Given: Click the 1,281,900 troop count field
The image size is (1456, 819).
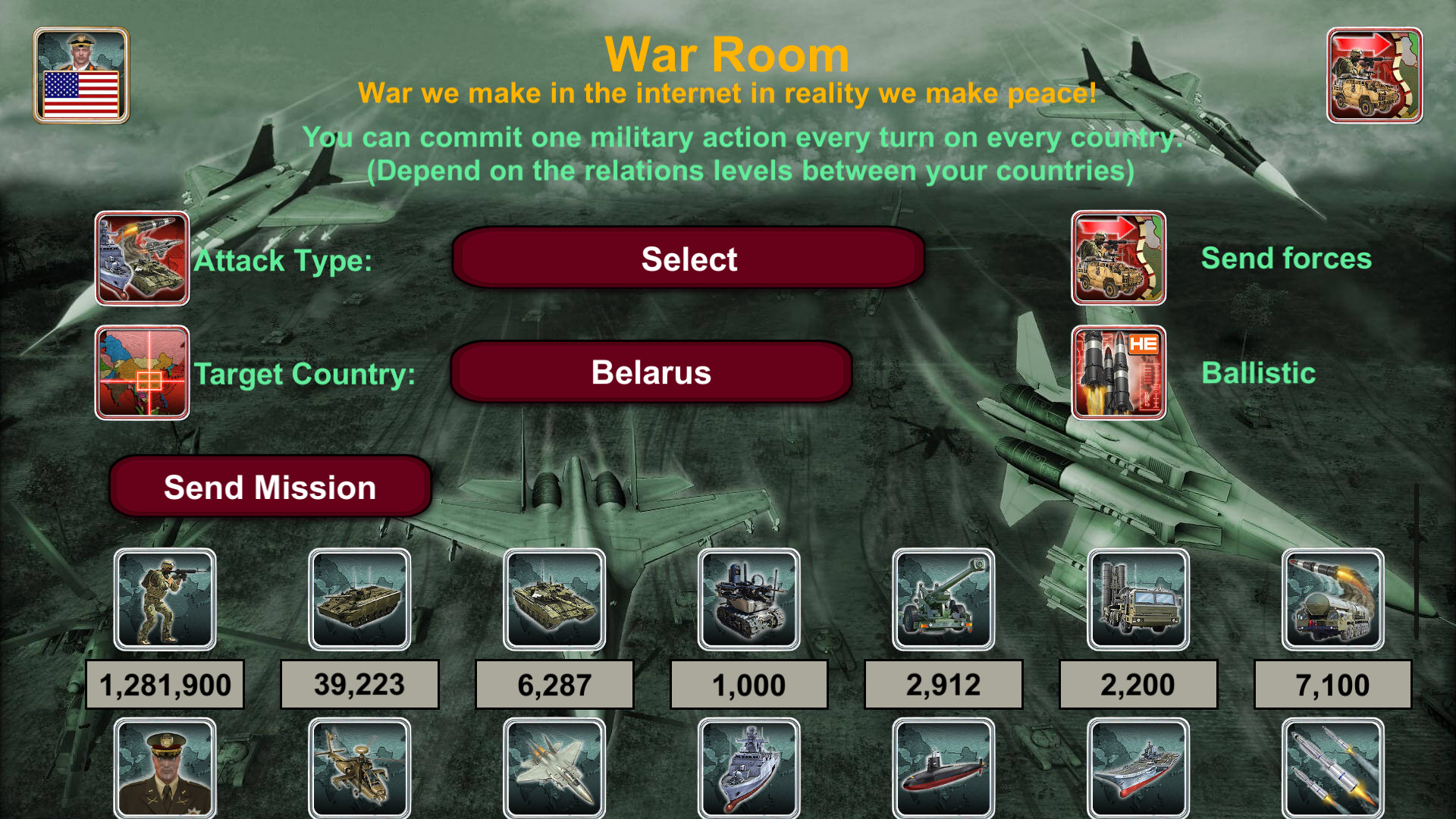Looking at the screenshot, I should [165, 684].
